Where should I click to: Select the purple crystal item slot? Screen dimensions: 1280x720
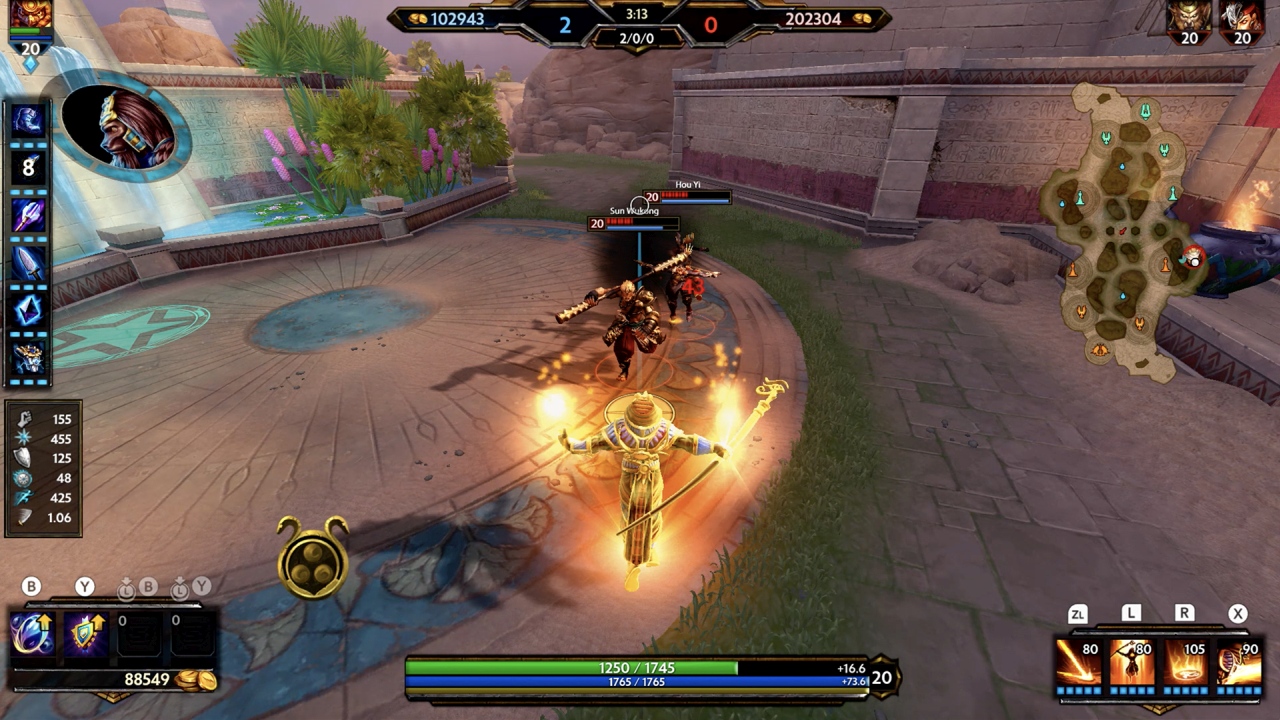28,309
